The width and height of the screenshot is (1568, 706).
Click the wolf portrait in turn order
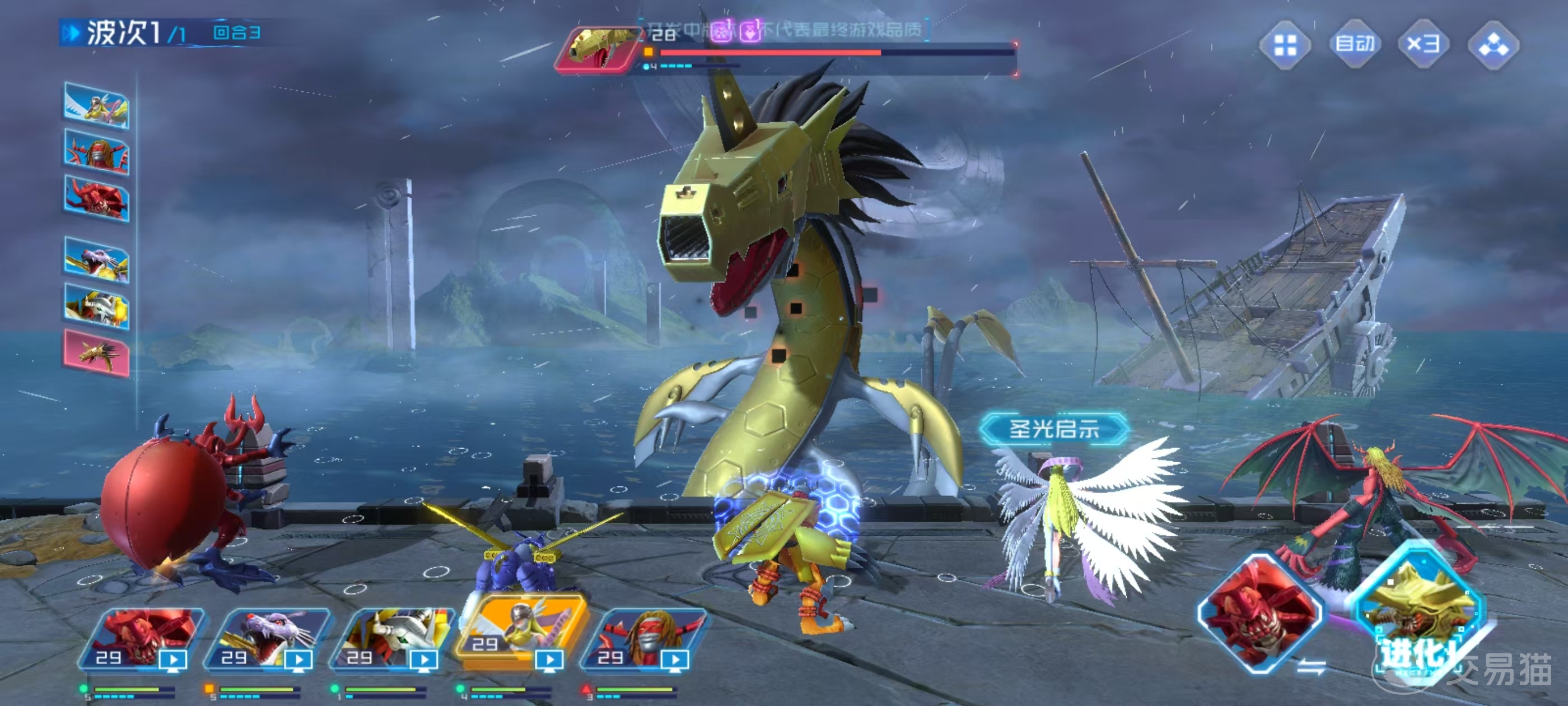tap(96, 260)
